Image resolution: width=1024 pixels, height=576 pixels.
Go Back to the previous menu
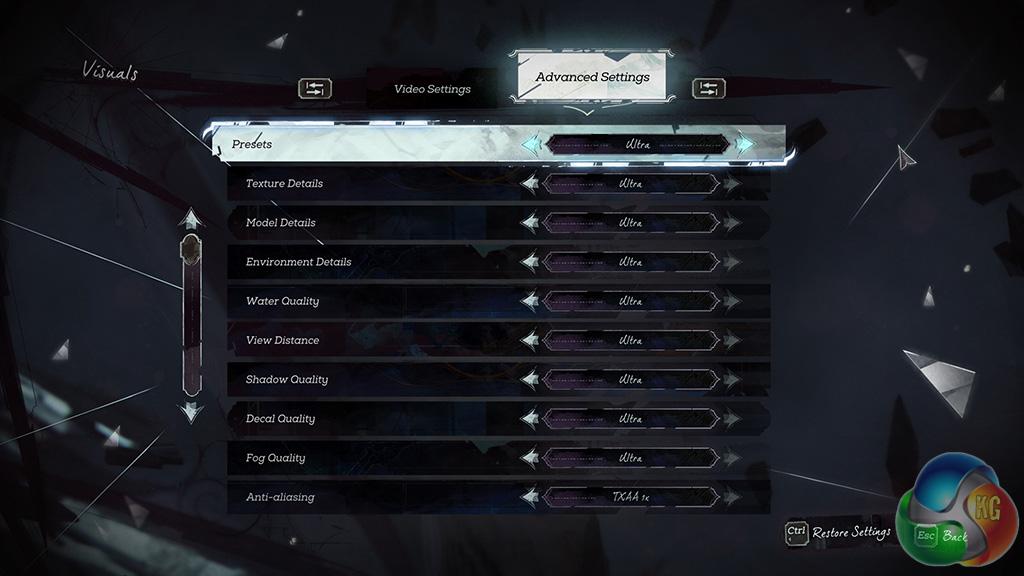pyautogui.click(x=941, y=537)
